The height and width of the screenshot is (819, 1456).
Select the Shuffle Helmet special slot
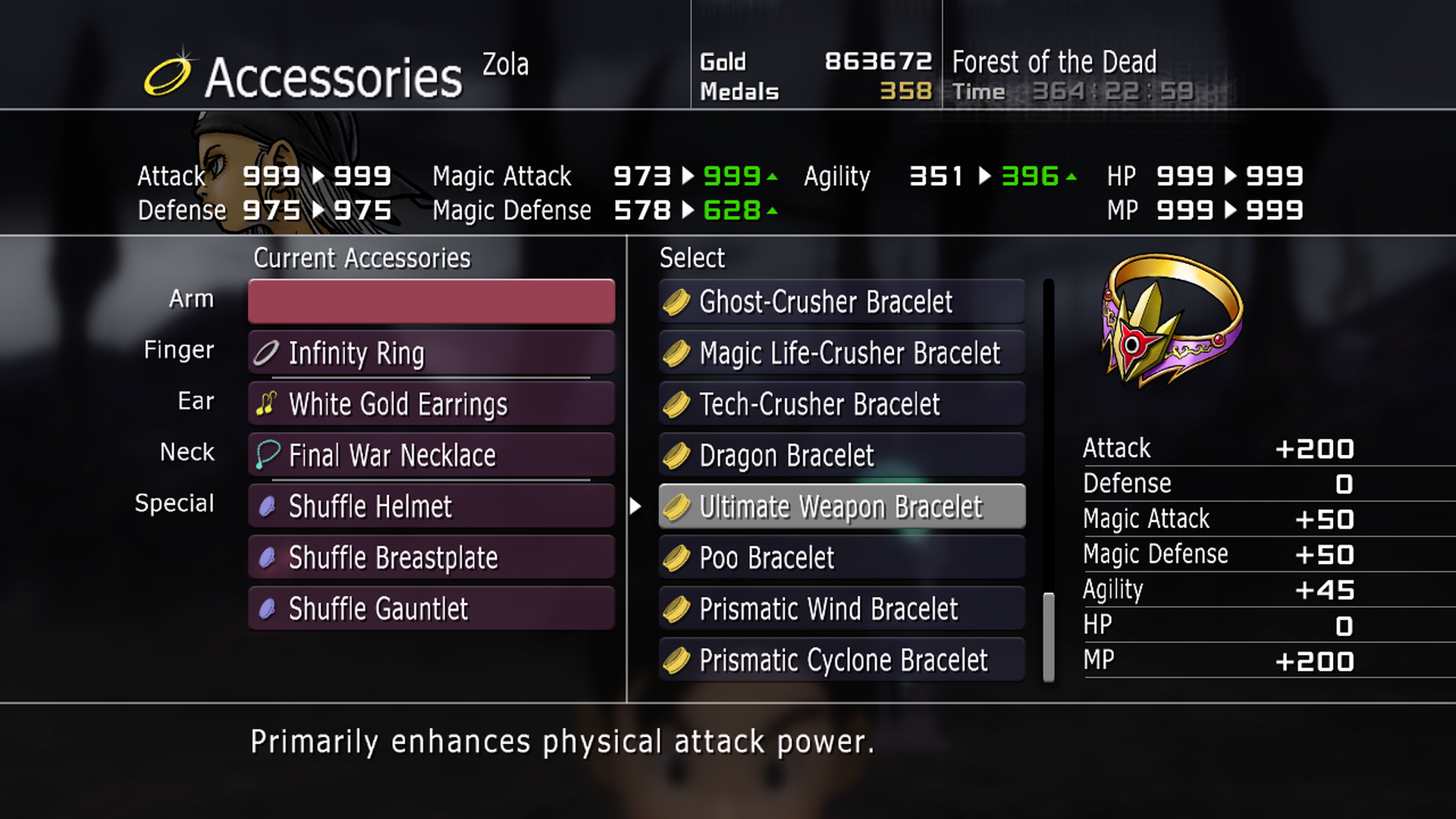click(431, 507)
